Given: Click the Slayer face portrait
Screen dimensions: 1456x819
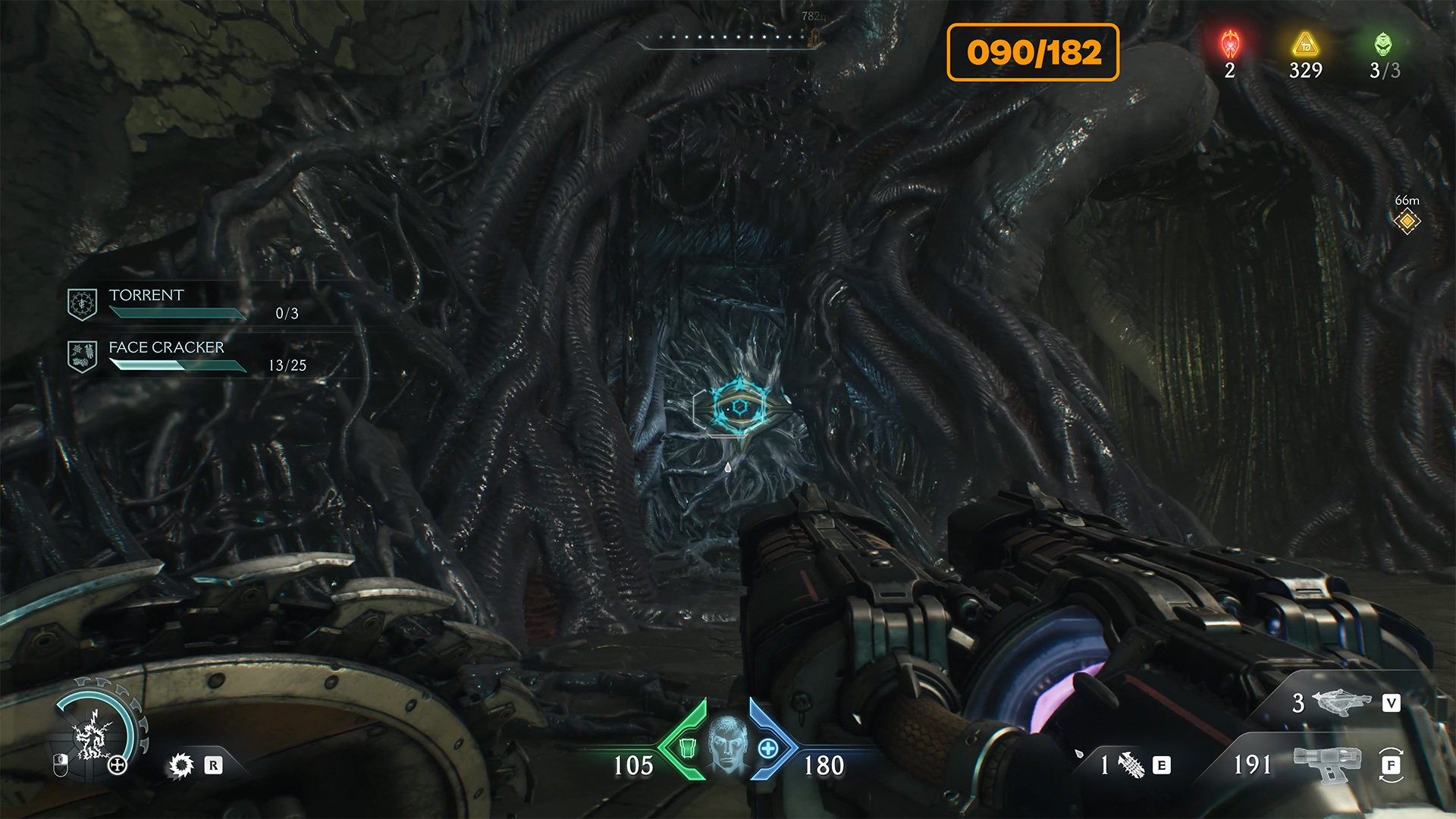Looking at the screenshot, I should point(727,742).
